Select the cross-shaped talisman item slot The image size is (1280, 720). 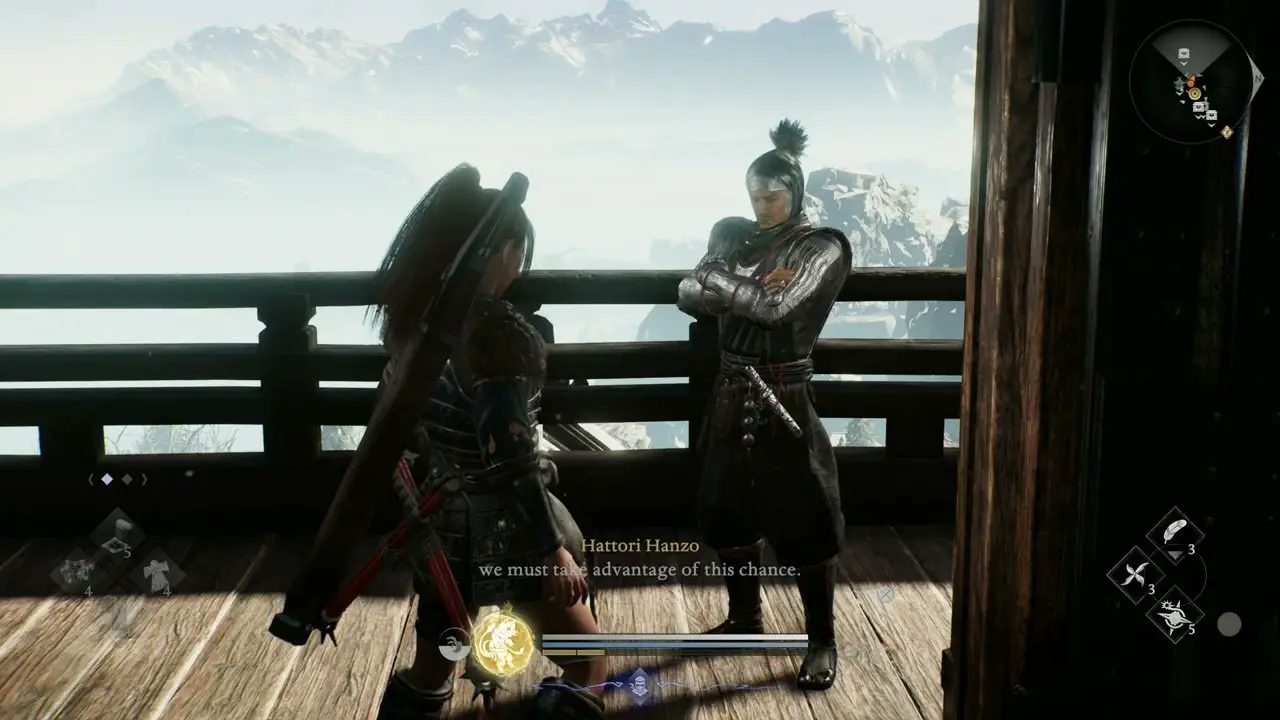point(158,572)
